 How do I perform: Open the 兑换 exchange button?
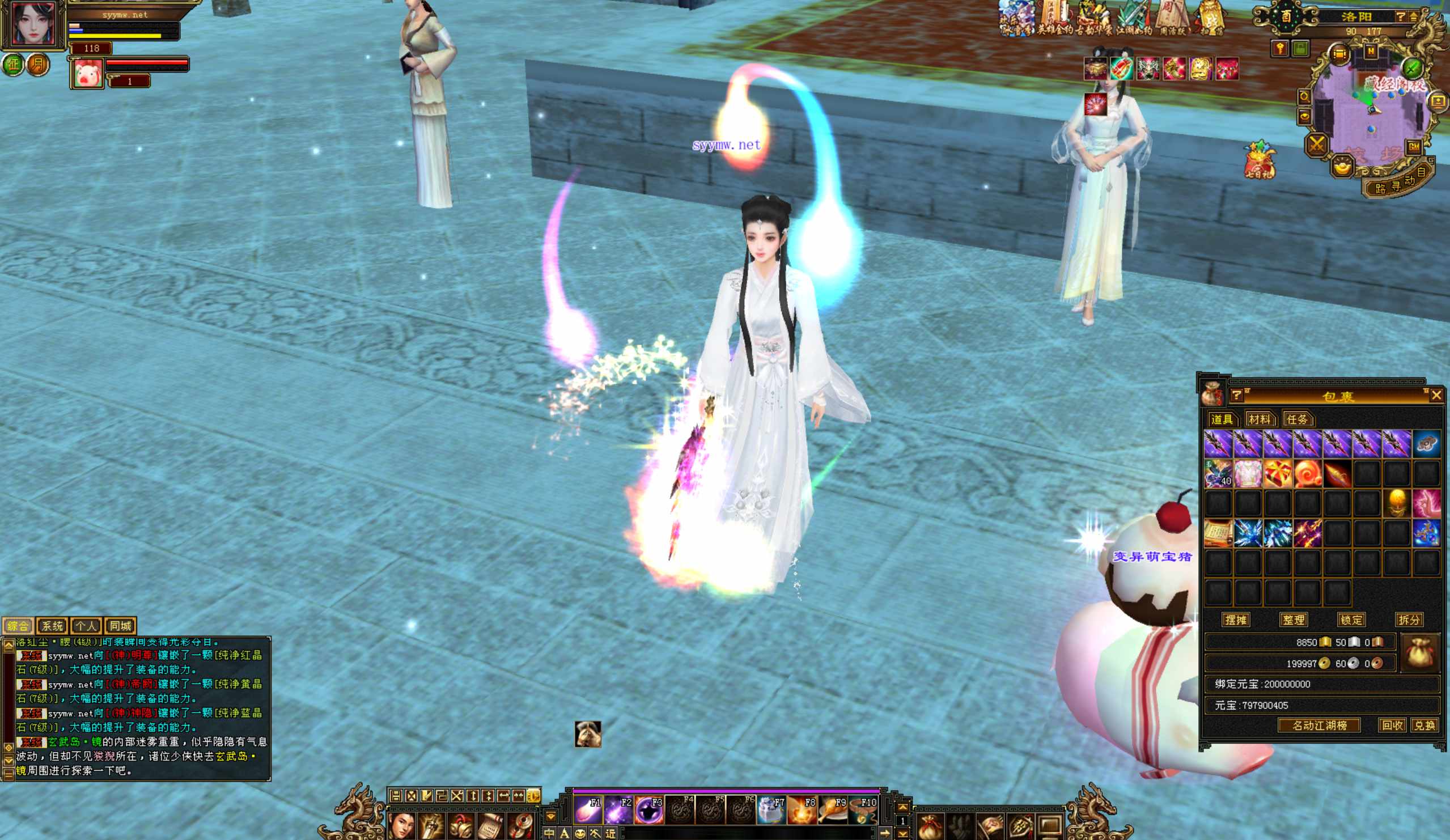[x=1424, y=726]
